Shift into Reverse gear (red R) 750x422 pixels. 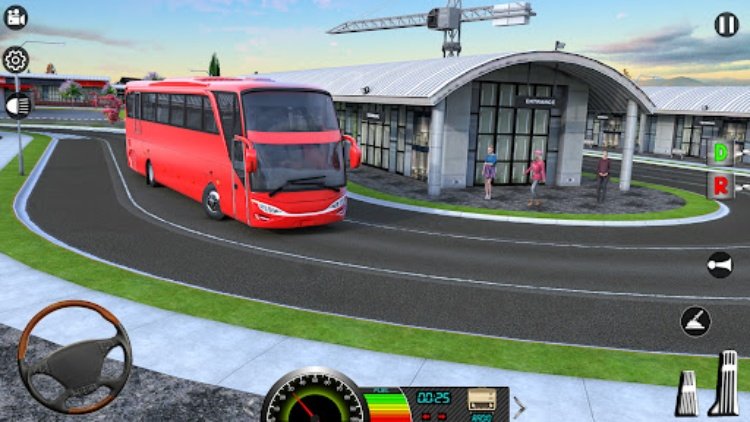tap(720, 185)
